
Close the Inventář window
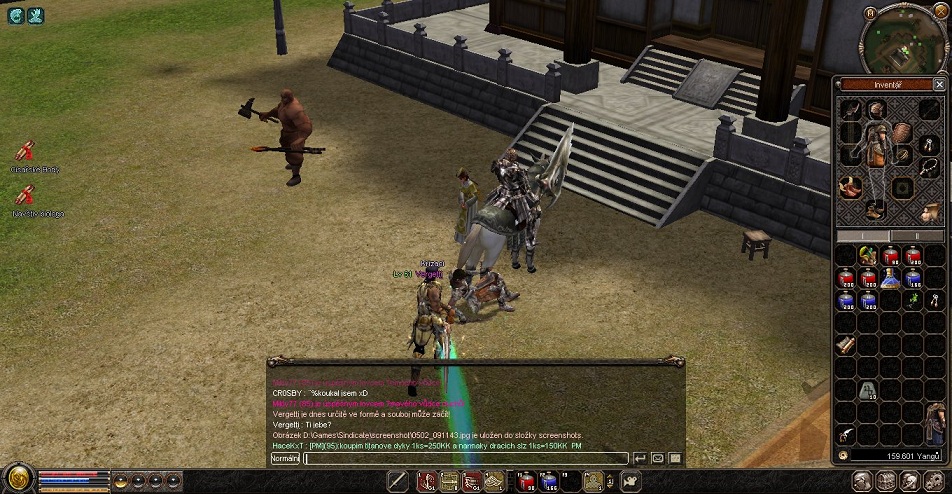(x=939, y=85)
